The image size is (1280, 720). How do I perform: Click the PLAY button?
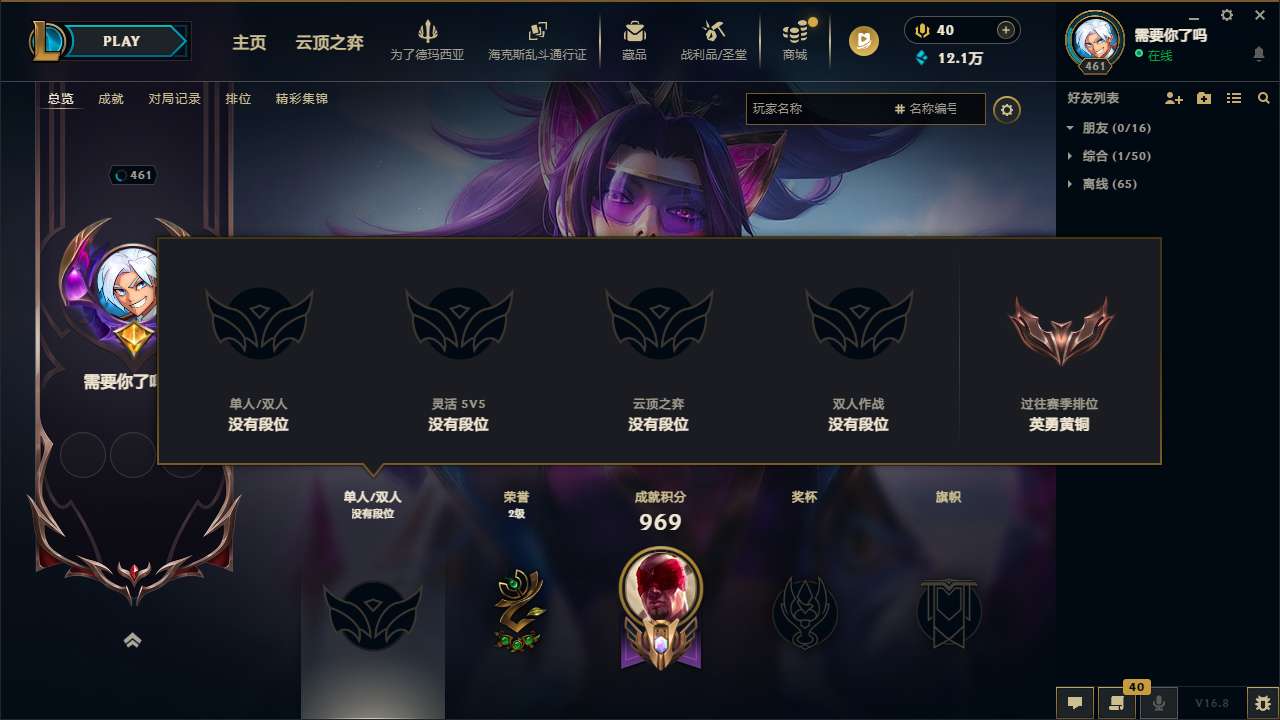tap(121, 40)
